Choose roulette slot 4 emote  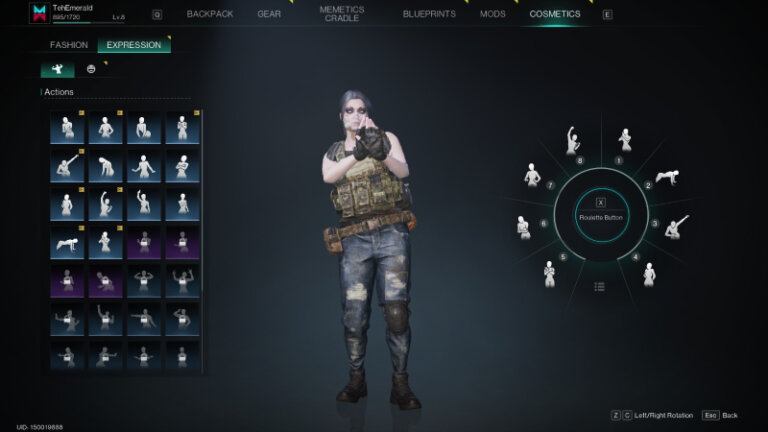coord(649,273)
